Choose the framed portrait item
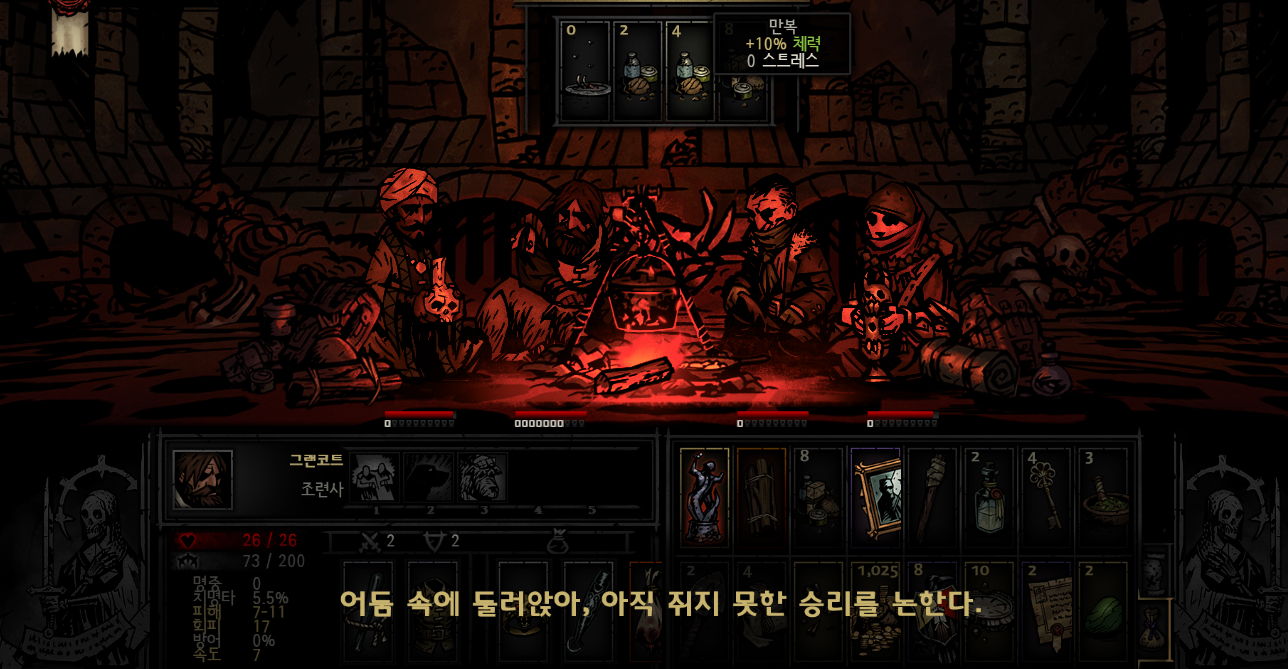The image size is (1288, 669). pyautogui.click(x=876, y=496)
